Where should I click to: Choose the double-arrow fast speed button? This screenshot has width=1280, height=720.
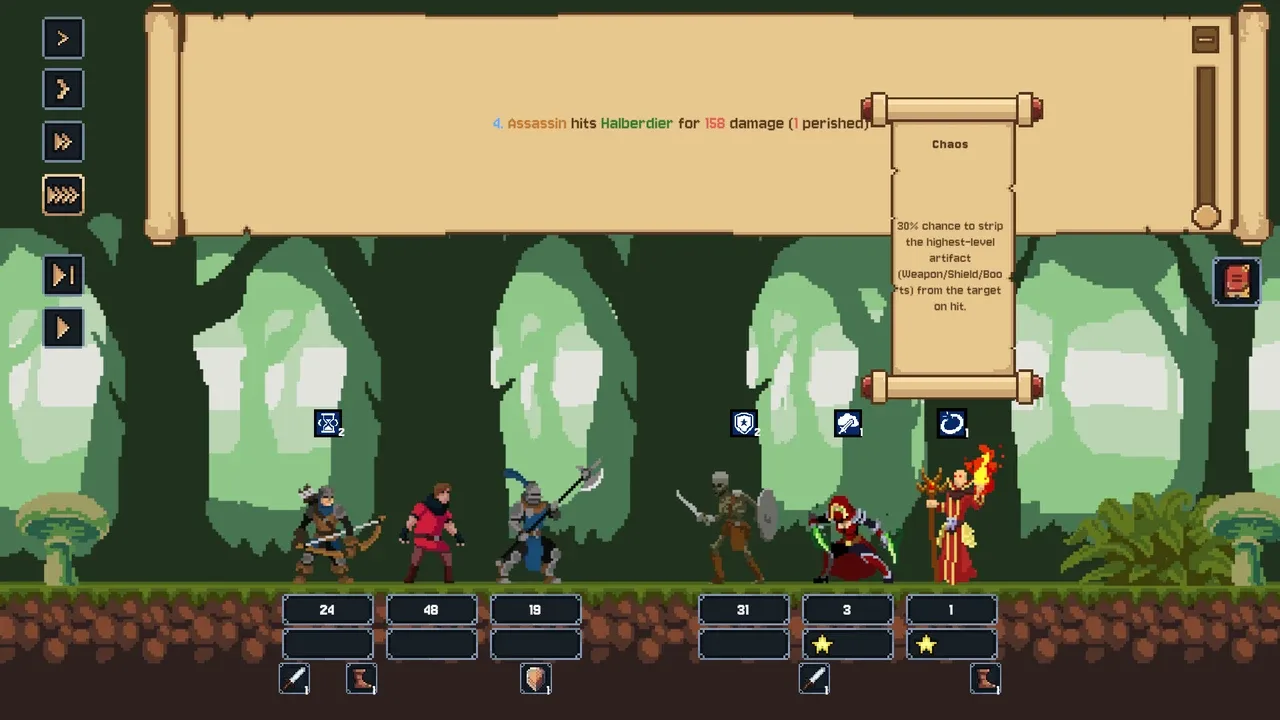click(63, 142)
